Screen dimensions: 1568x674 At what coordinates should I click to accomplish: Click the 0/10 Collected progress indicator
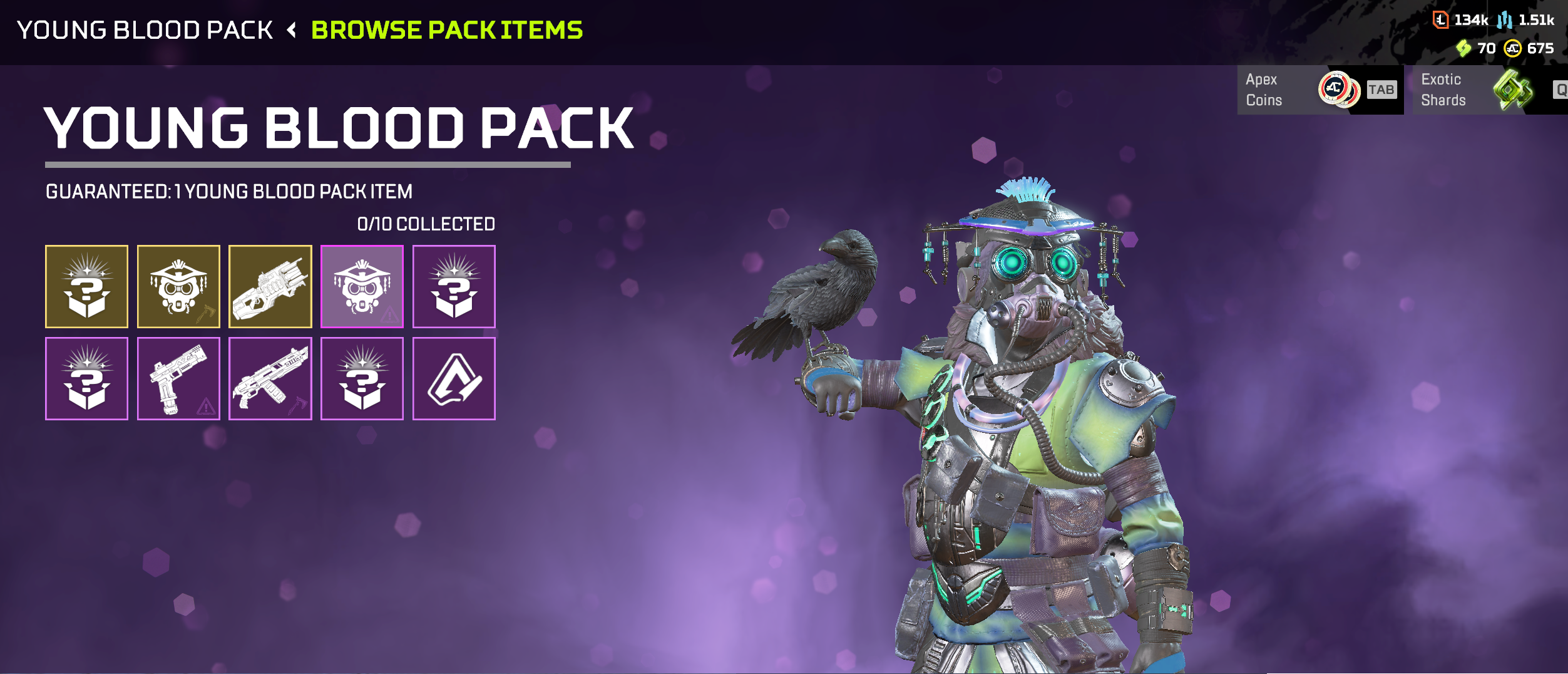425,222
